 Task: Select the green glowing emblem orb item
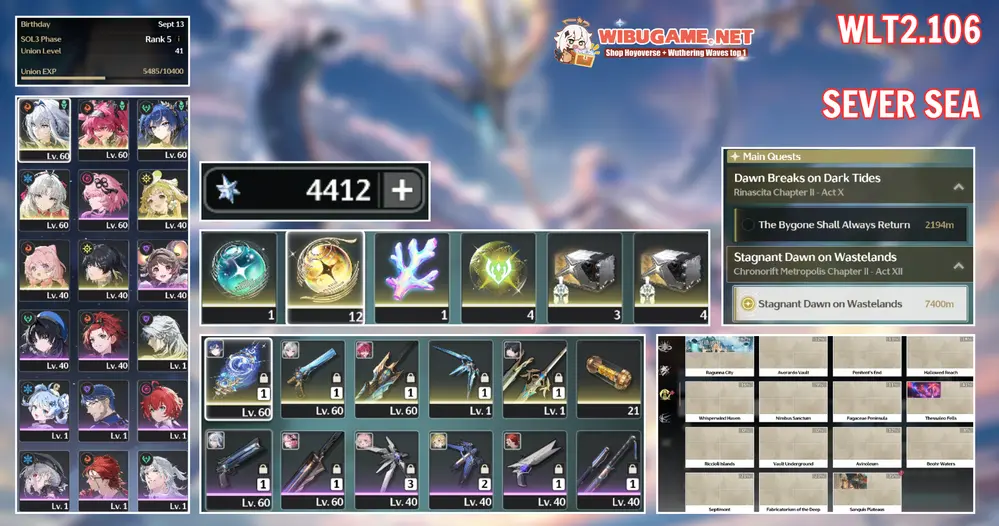pos(498,273)
